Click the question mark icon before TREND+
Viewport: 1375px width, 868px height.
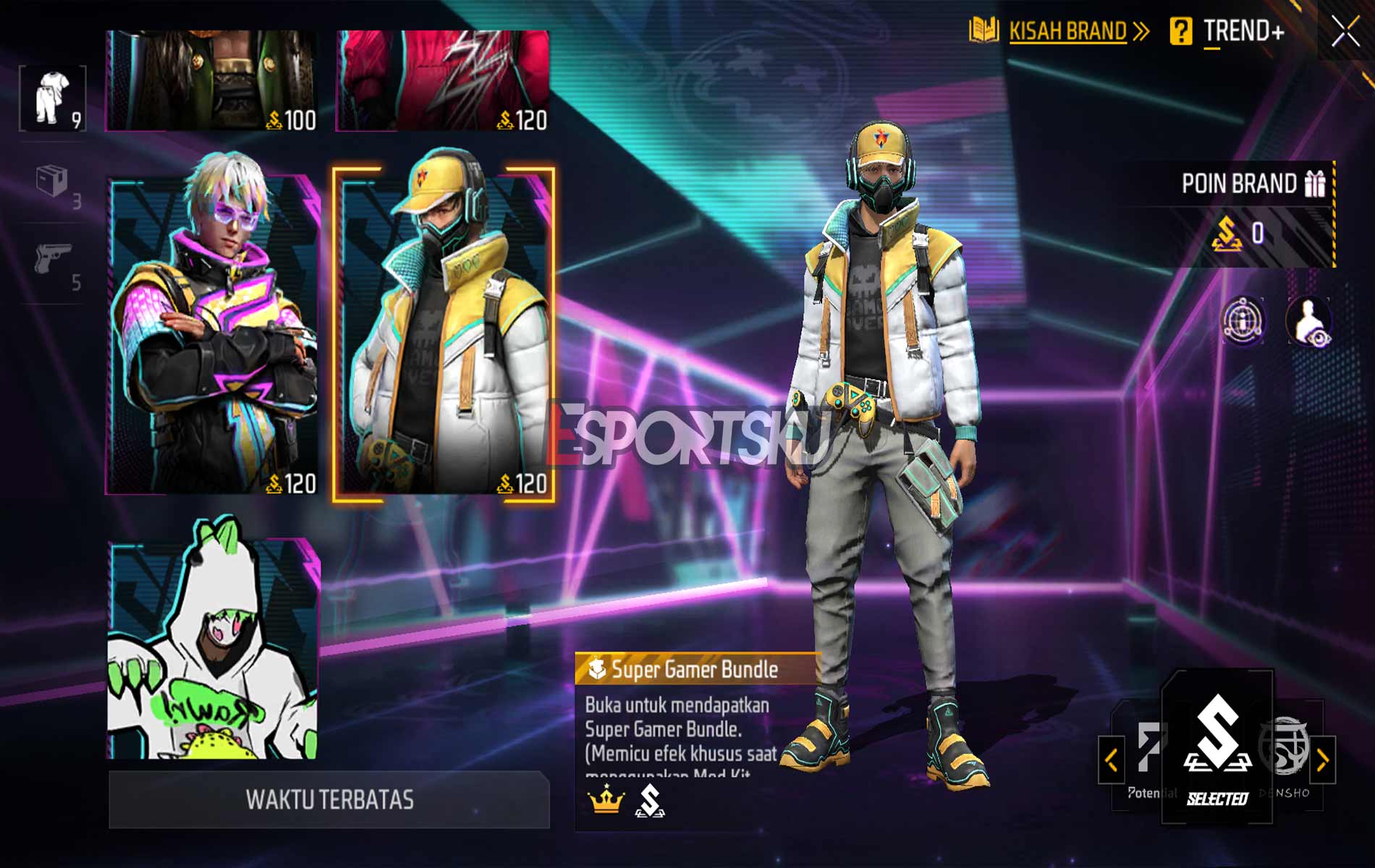pos(1180,31)
